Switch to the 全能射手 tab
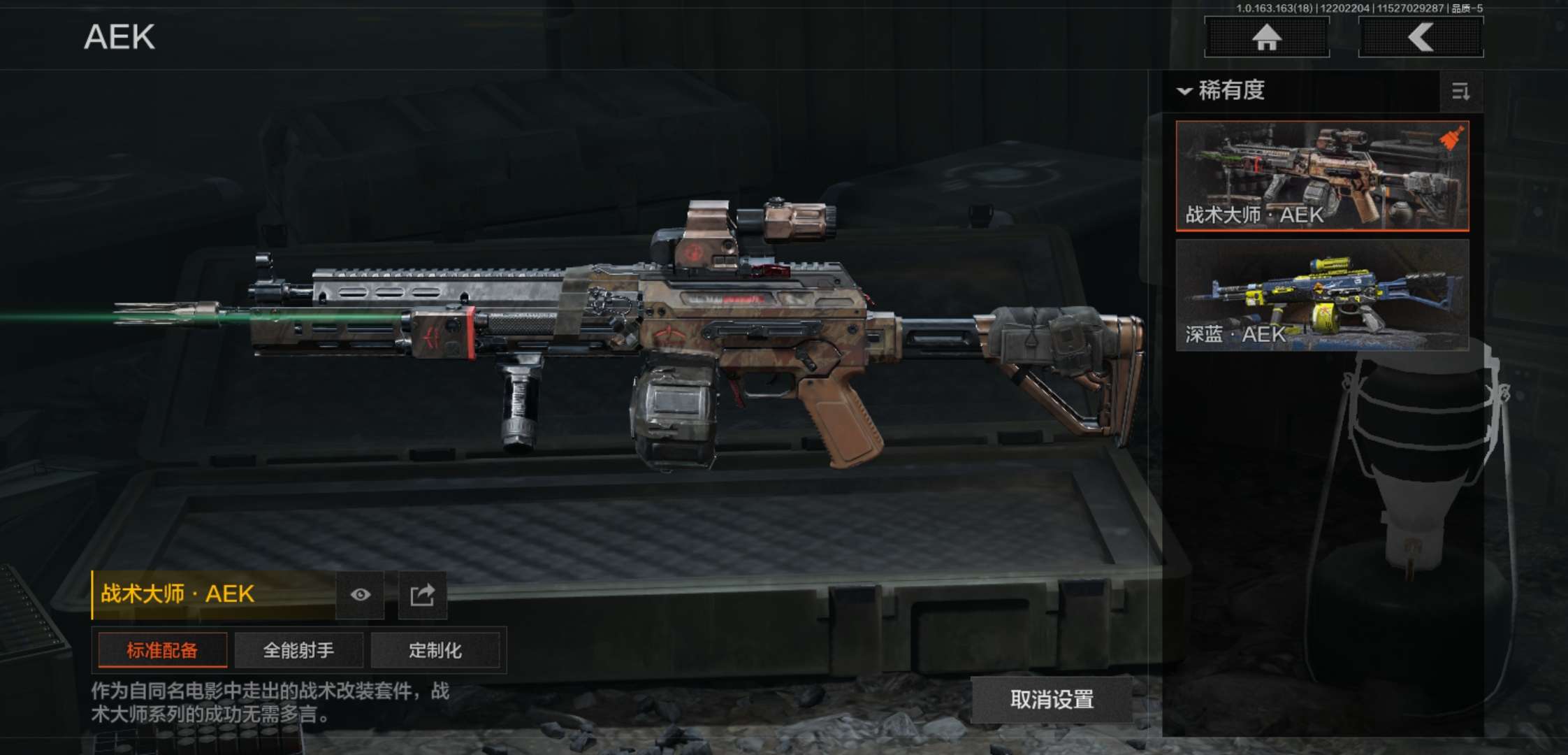1568x755 pixels. click(x=298, y=651)
